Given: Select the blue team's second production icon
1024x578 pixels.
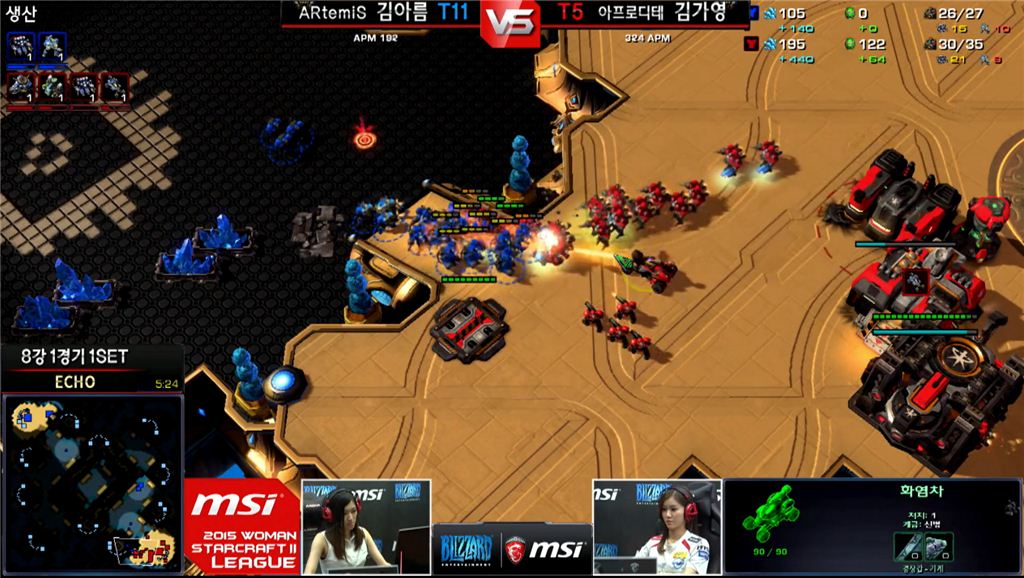Looking at the screenshot, I should point(52,47).
